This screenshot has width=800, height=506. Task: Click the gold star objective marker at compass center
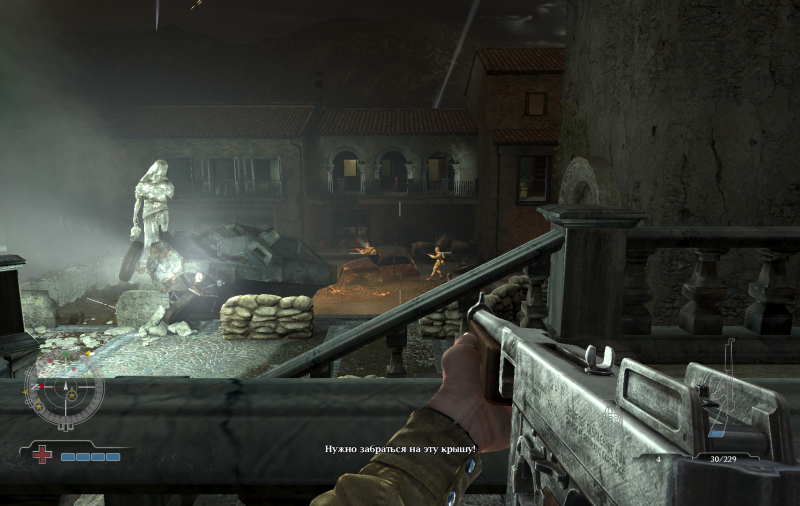click(x=73, y=397)
